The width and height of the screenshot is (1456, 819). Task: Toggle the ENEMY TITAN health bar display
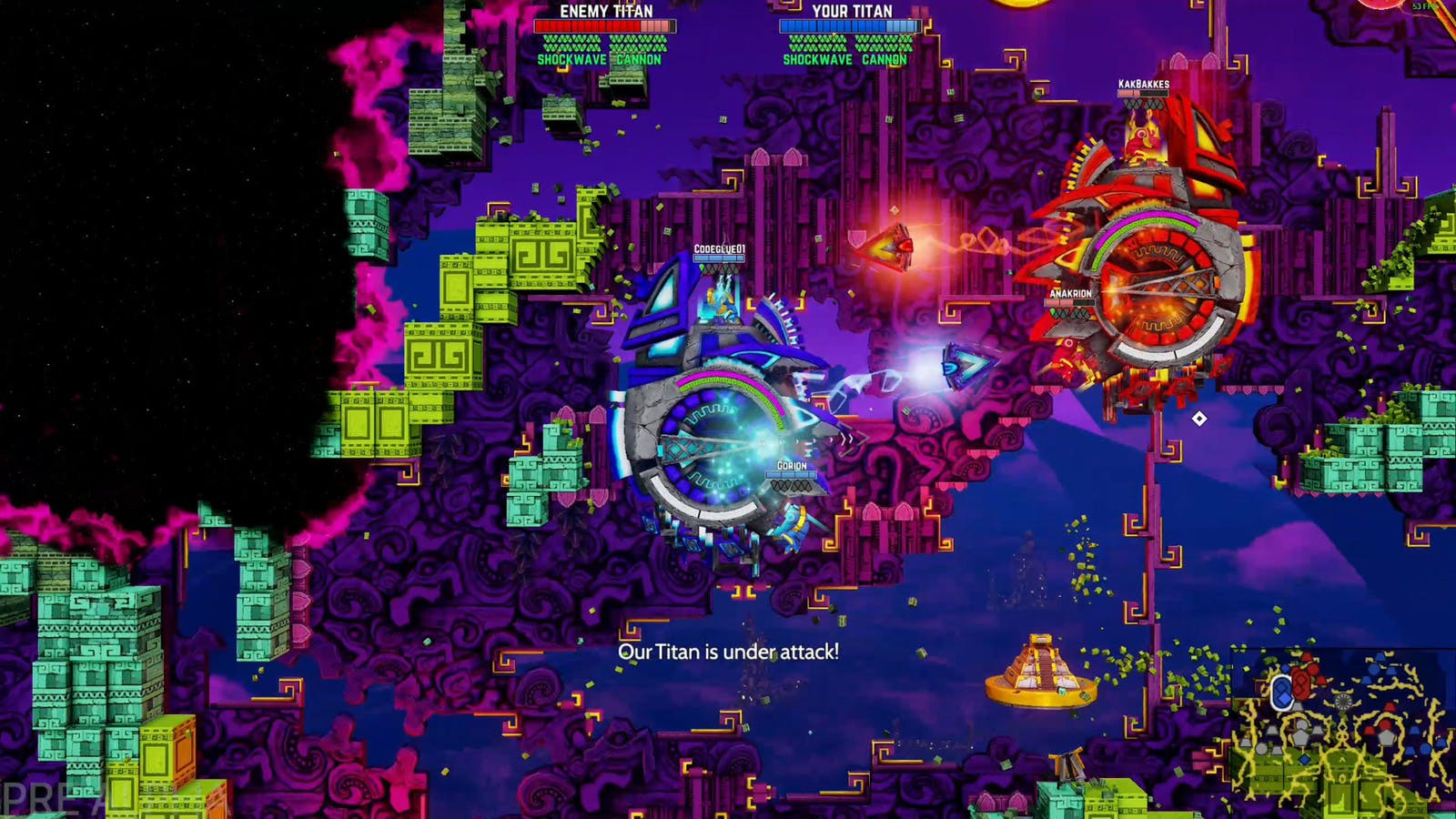point(605,27)
